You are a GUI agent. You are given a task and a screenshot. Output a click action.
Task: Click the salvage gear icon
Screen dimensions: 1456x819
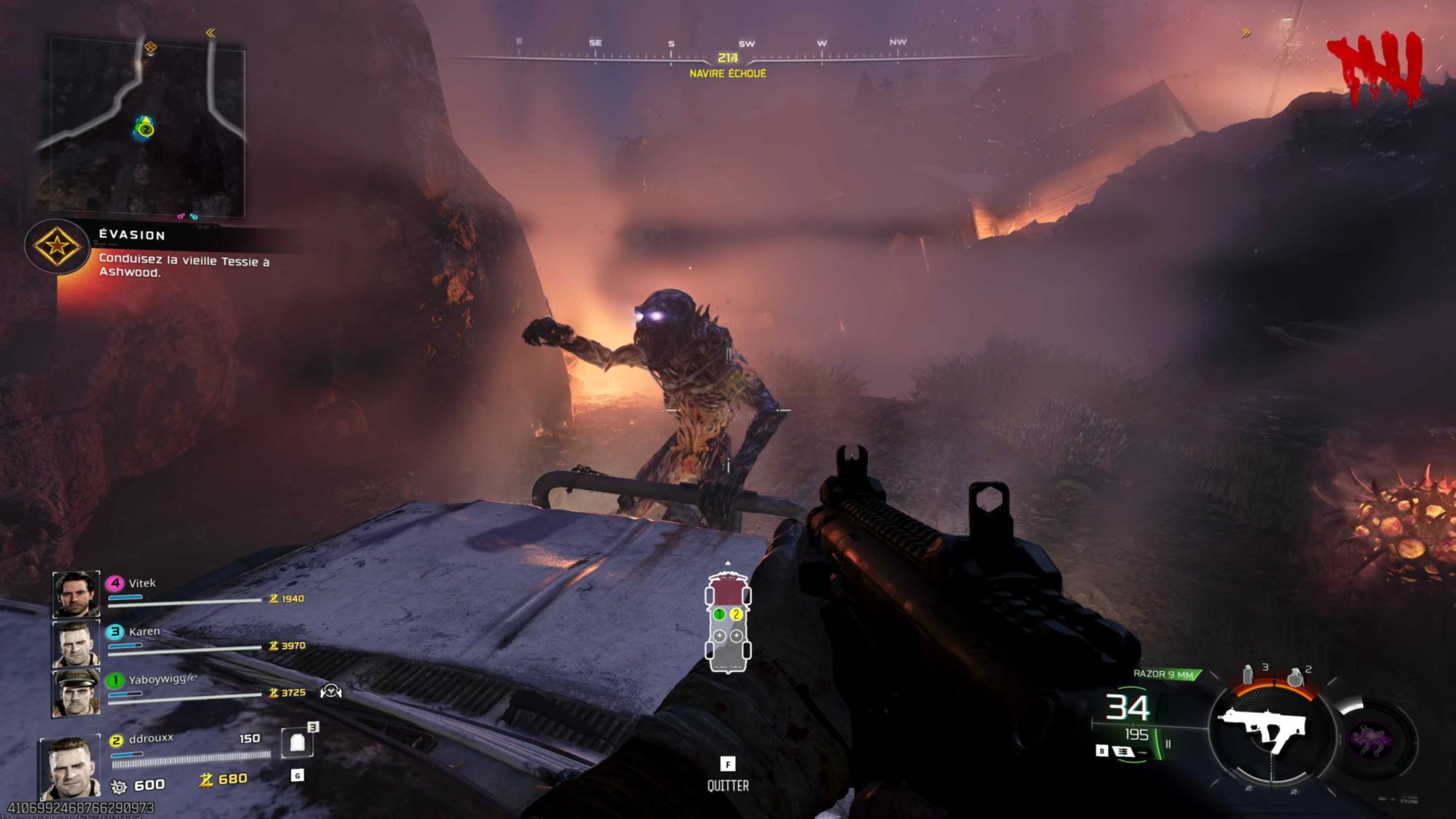[119, 786]
